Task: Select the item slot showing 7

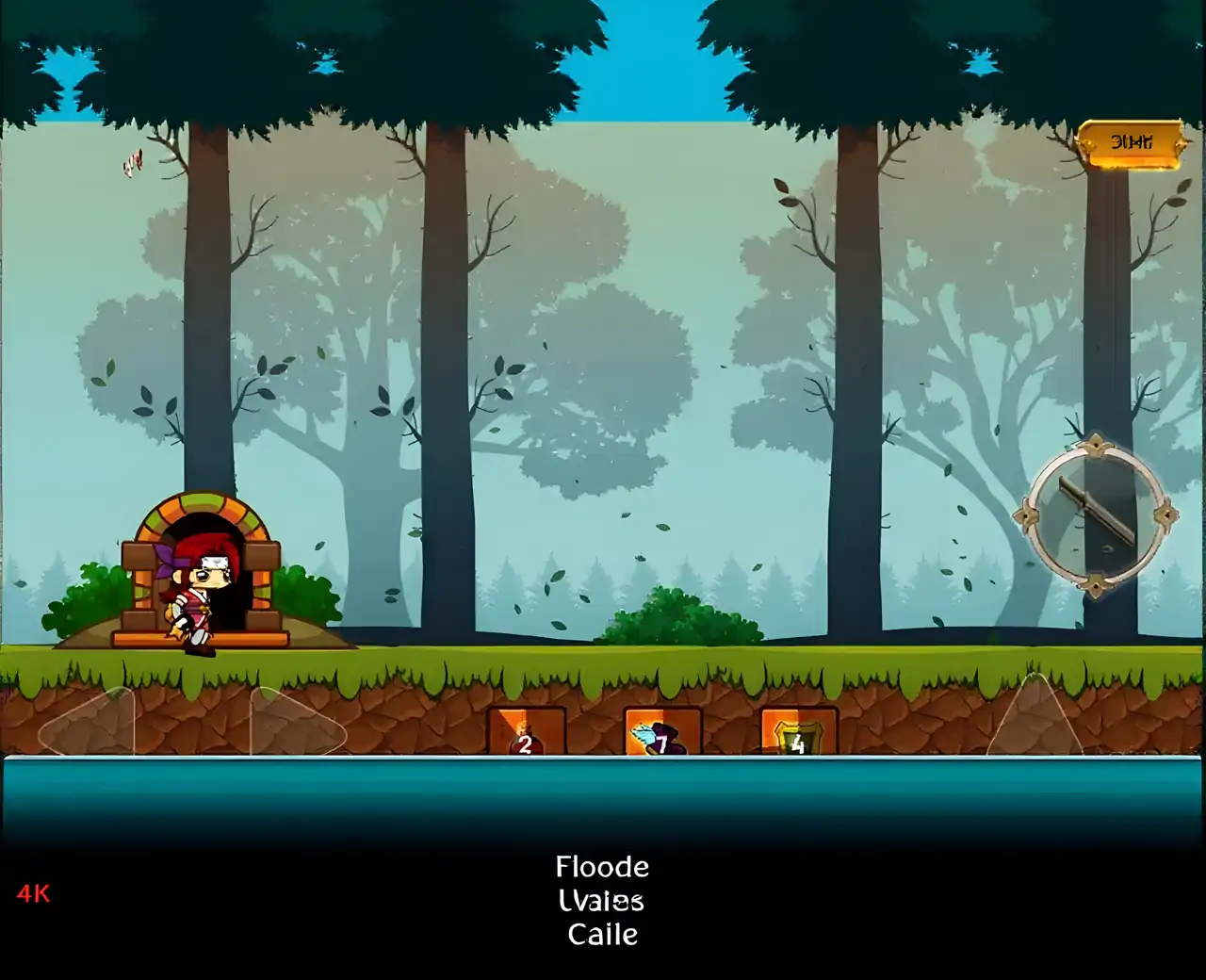Action: (662, 732)
